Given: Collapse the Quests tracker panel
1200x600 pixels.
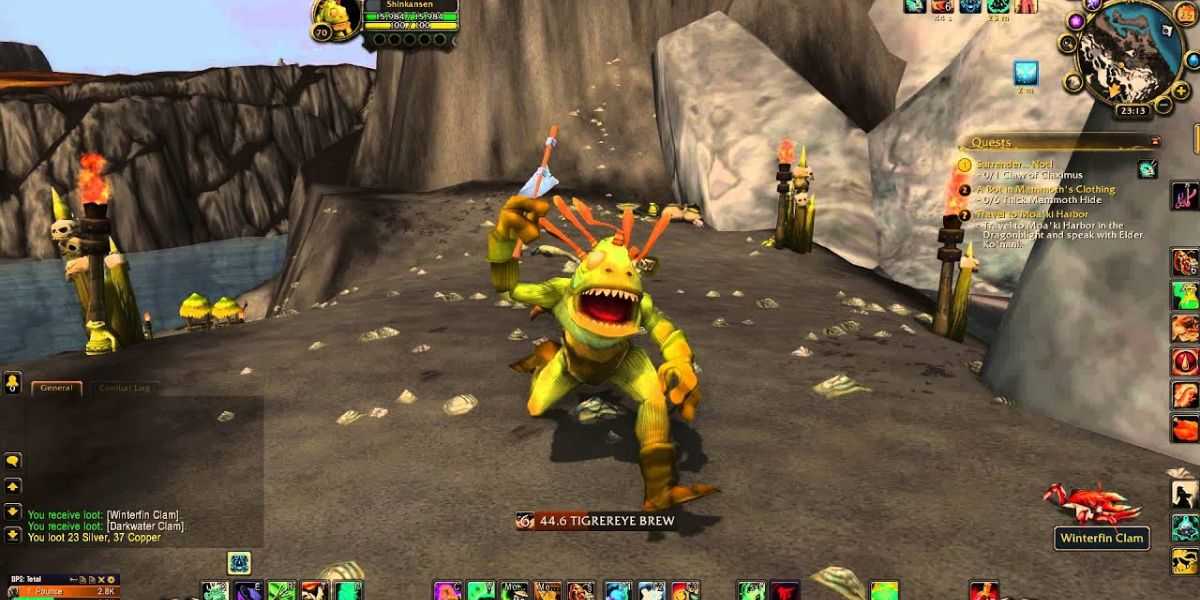Looking at the screenshot, I should pyautogui.click(x=1156, y=142).
